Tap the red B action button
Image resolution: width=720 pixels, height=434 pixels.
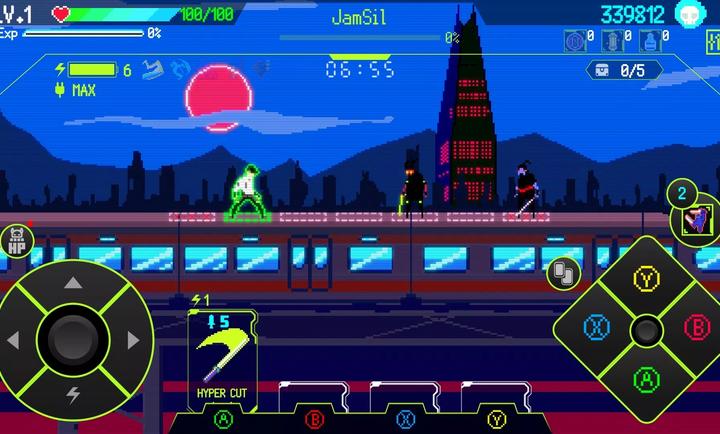click(696, 327)
